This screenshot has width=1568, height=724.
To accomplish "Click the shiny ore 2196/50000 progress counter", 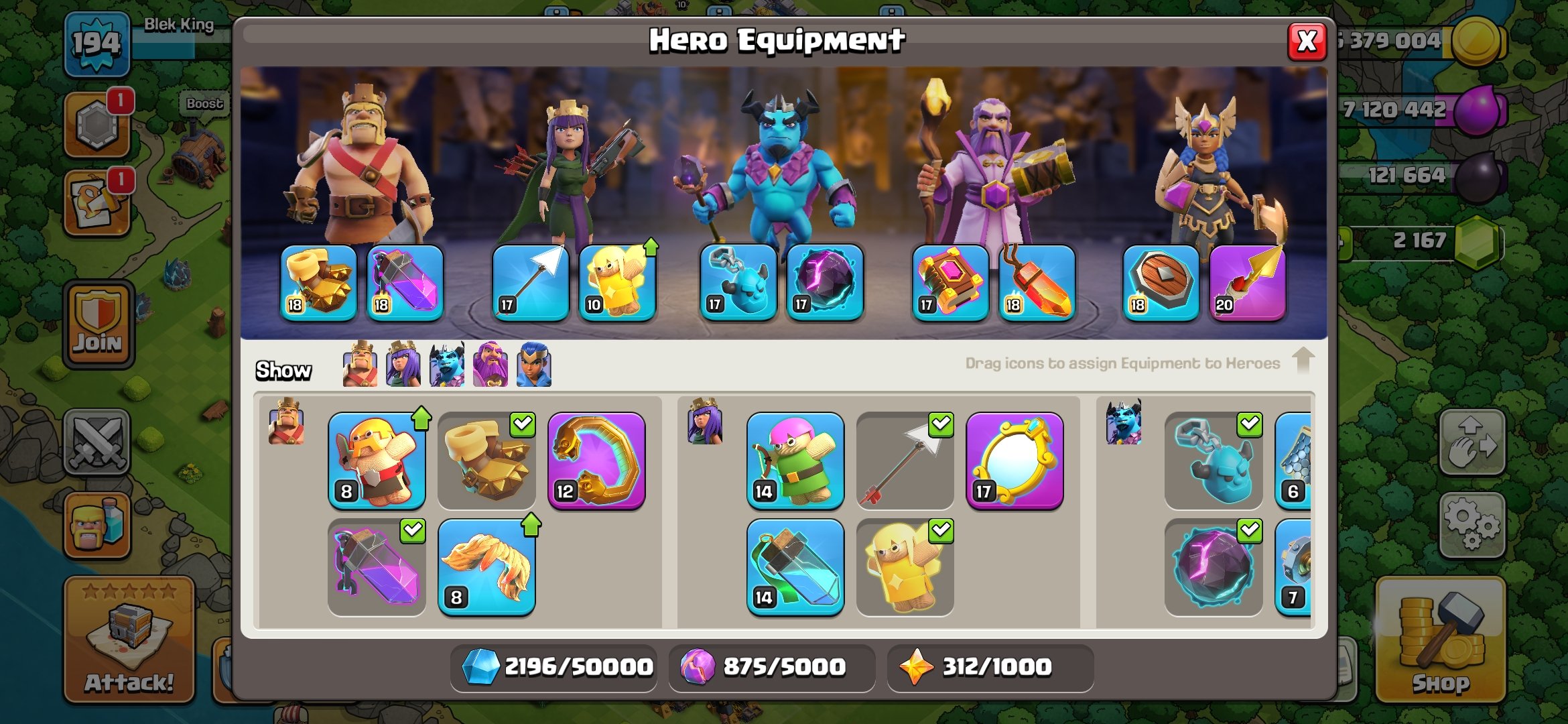I will 553,666.
